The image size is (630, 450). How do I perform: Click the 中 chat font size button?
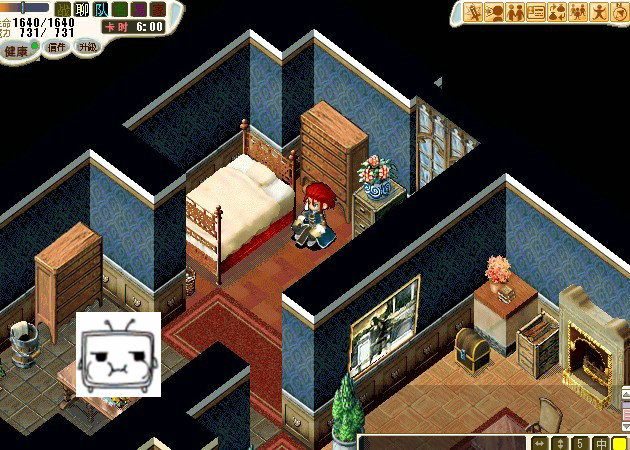point(601,443)
